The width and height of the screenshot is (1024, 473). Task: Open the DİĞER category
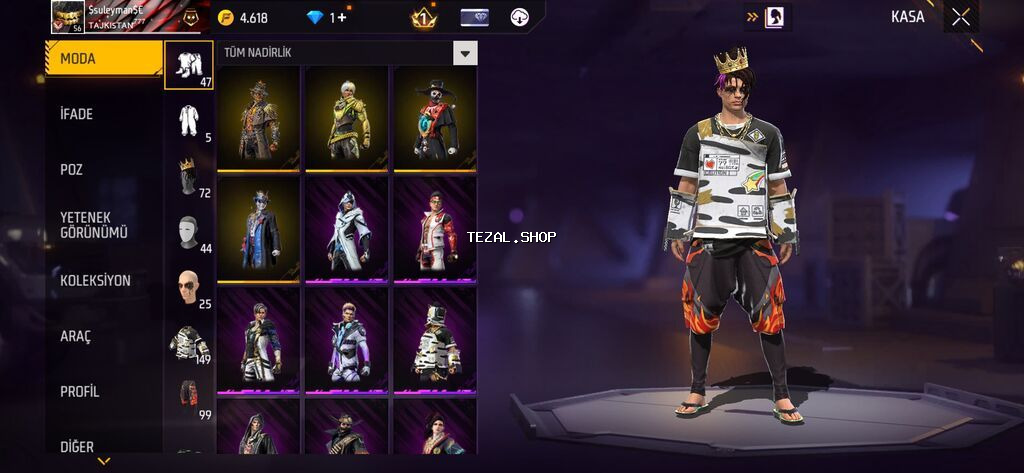click(103, 446)
